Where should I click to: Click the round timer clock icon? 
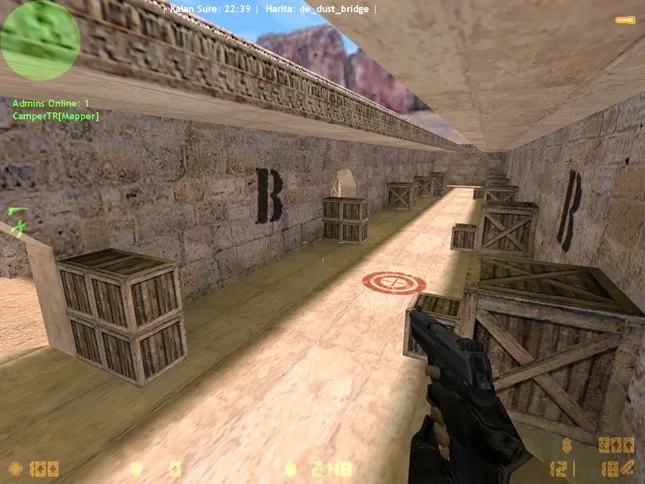point(291,467)
